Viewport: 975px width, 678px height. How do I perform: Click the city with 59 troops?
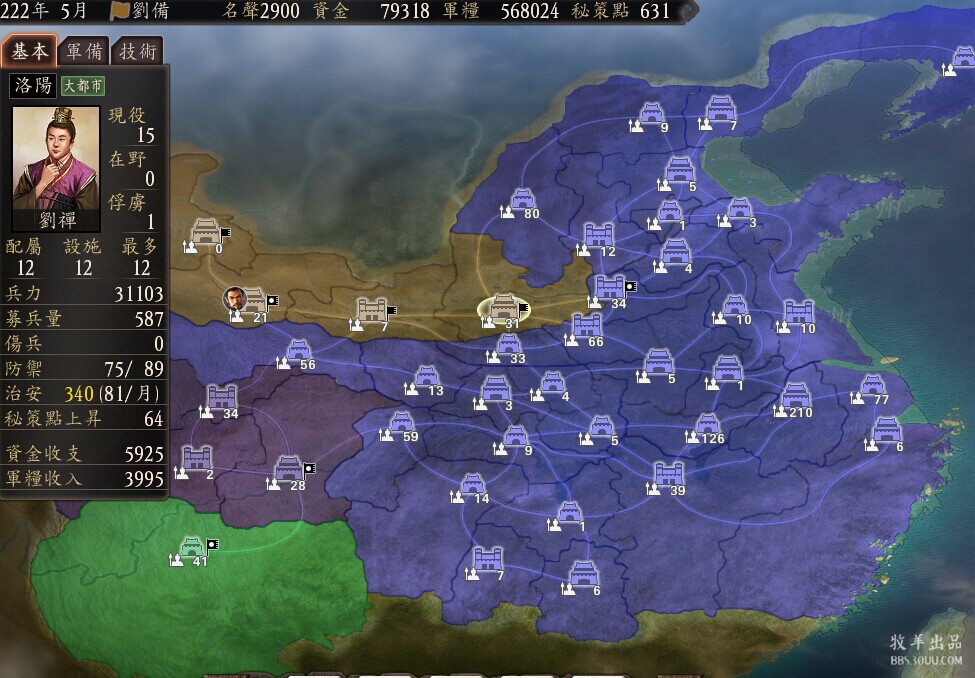coord(401,424)
